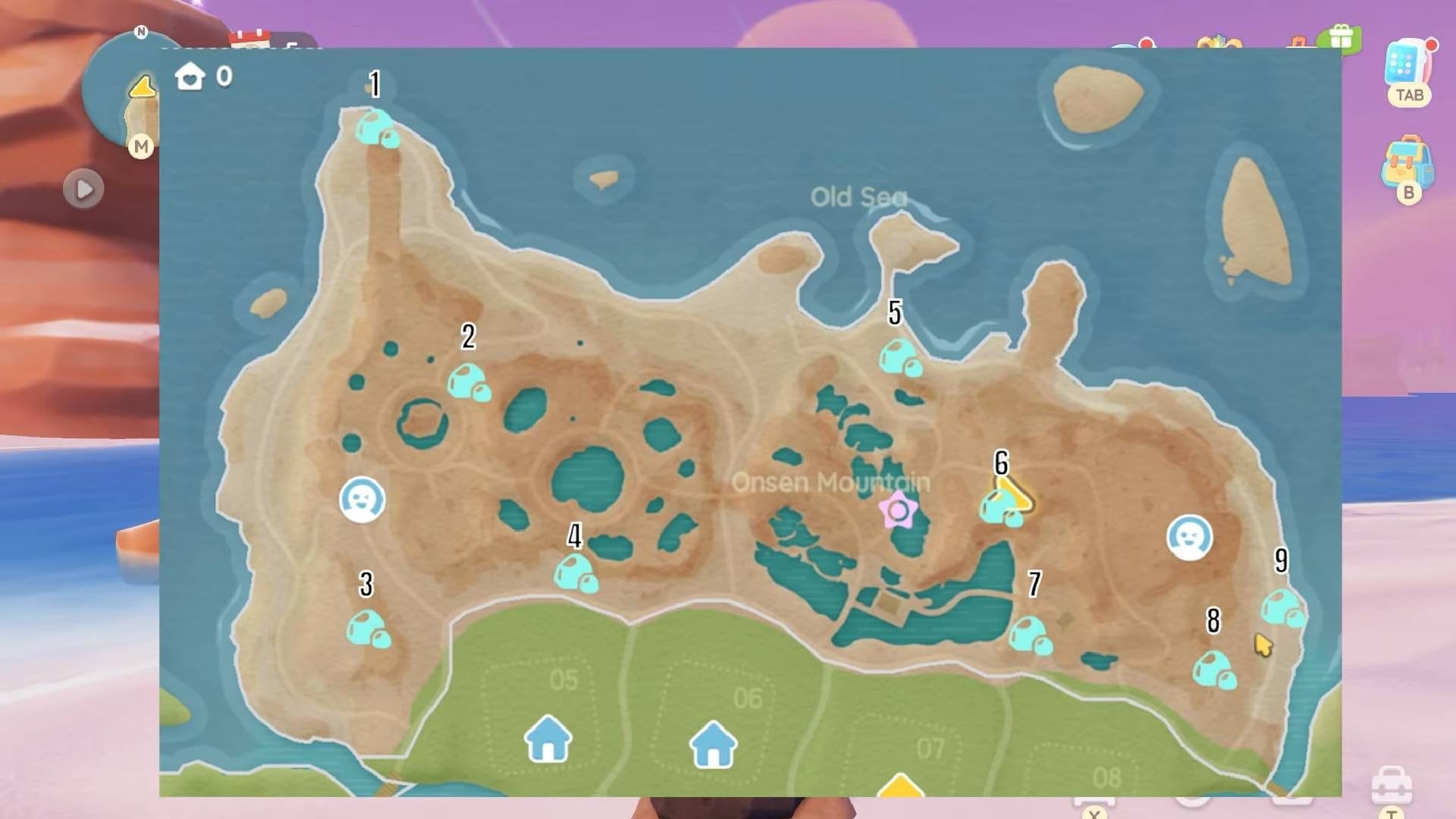Select map marker numbered 5

click(899, 358)
